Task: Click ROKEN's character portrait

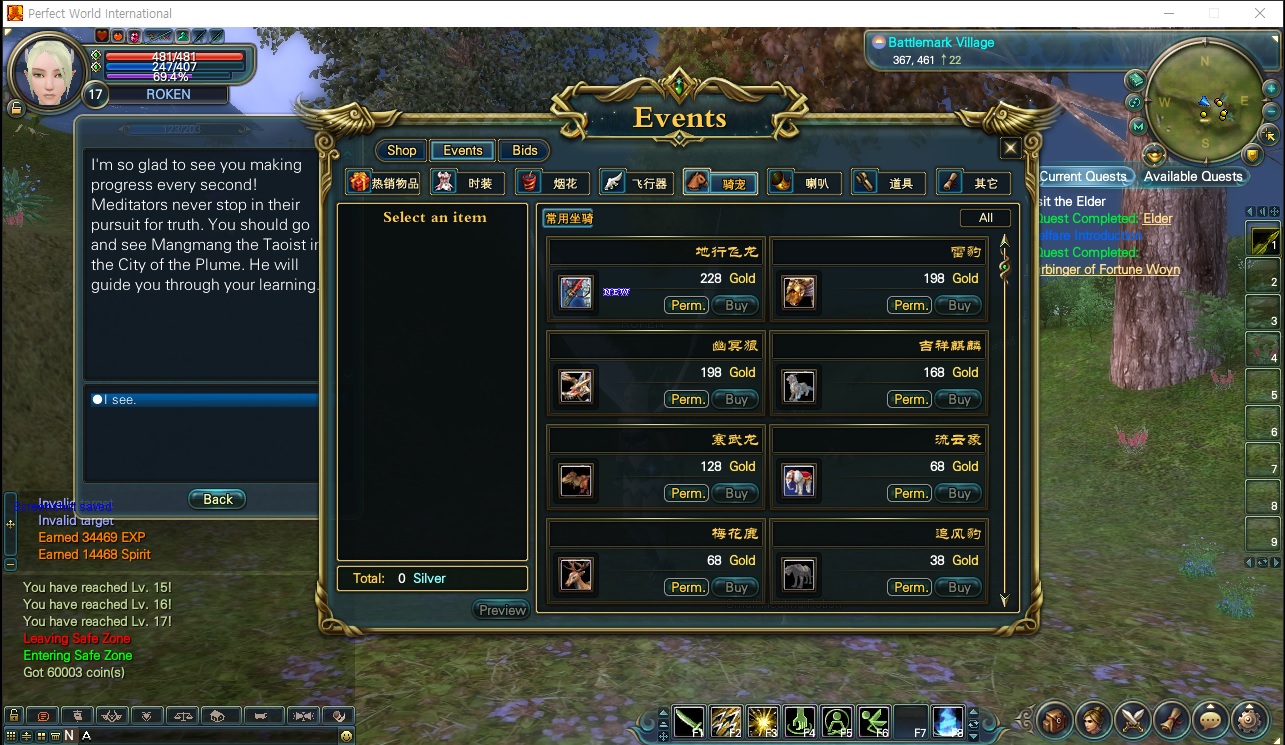Action: [43, 70]
